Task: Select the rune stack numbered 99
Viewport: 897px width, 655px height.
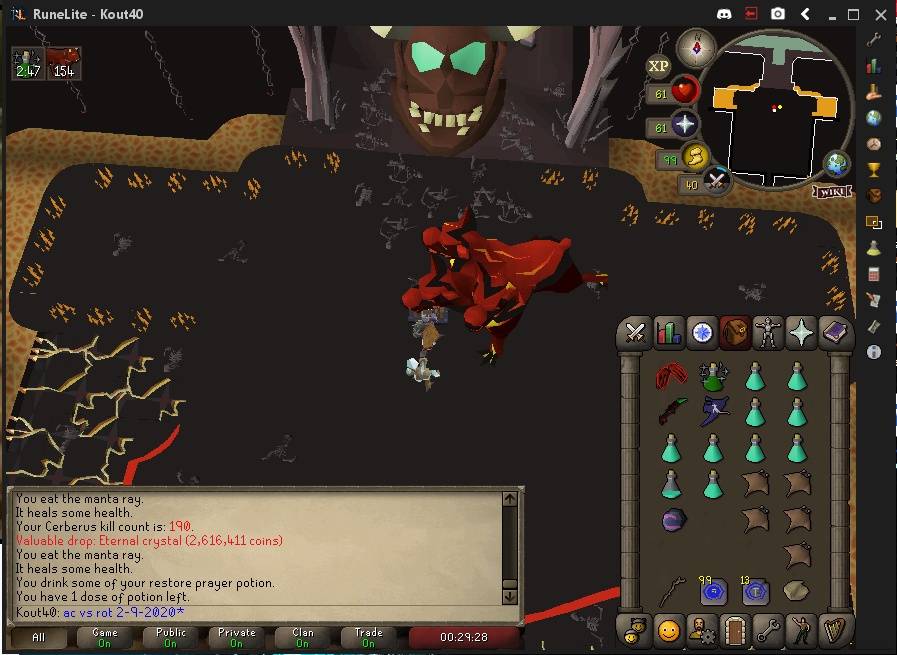Action: click(x=713, y=592)
